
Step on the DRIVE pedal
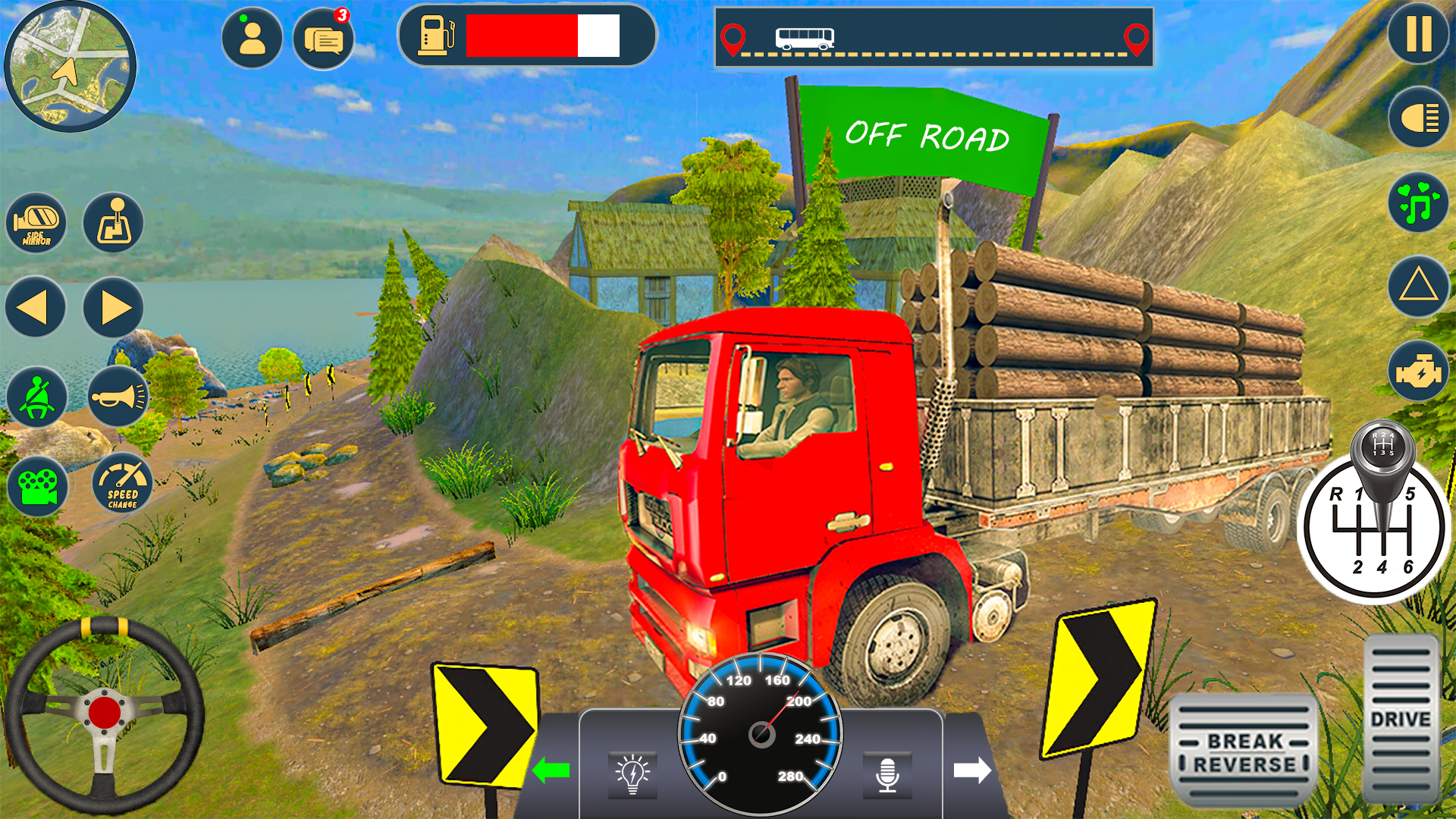click(x=1401, y=719)
